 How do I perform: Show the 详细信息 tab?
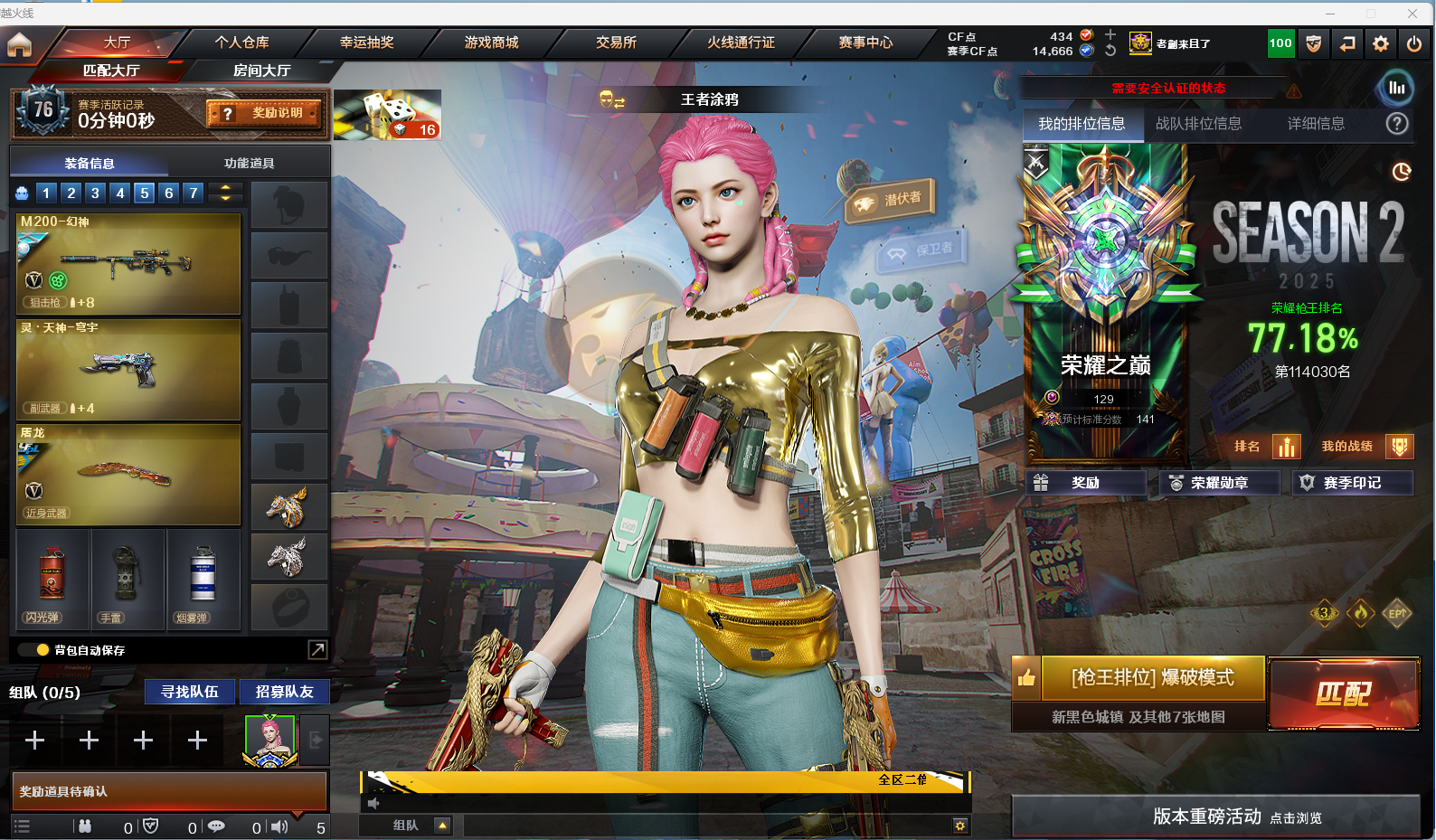click(1316, 124)
